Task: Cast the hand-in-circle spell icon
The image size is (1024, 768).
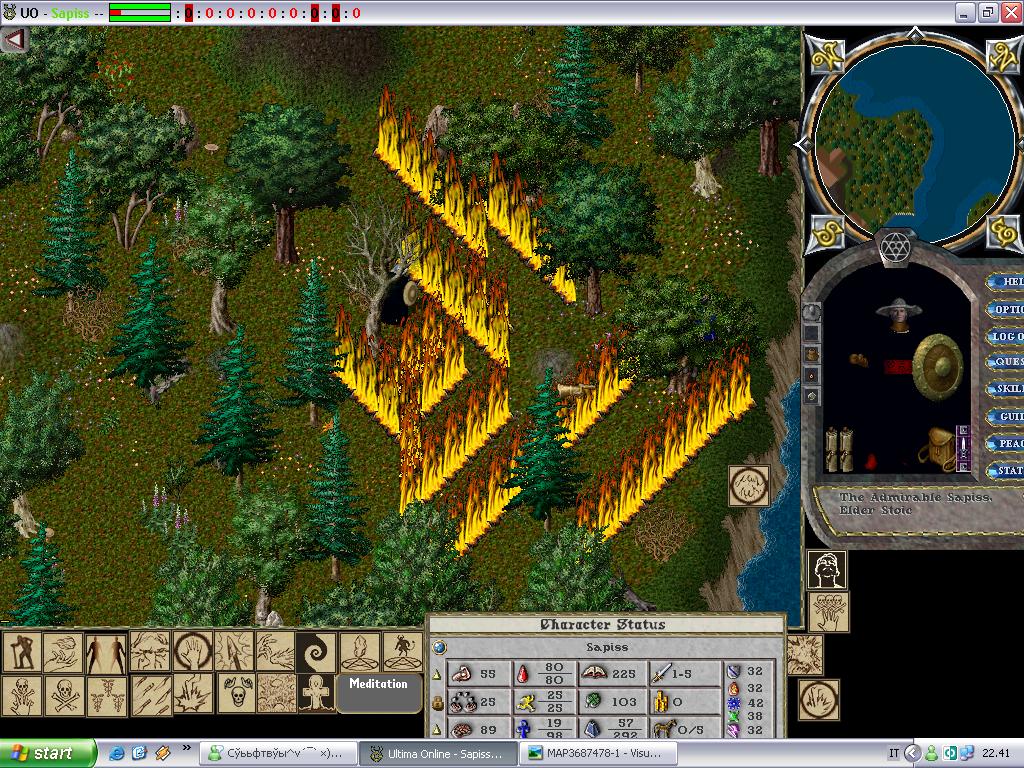Action: click(191, 651)
